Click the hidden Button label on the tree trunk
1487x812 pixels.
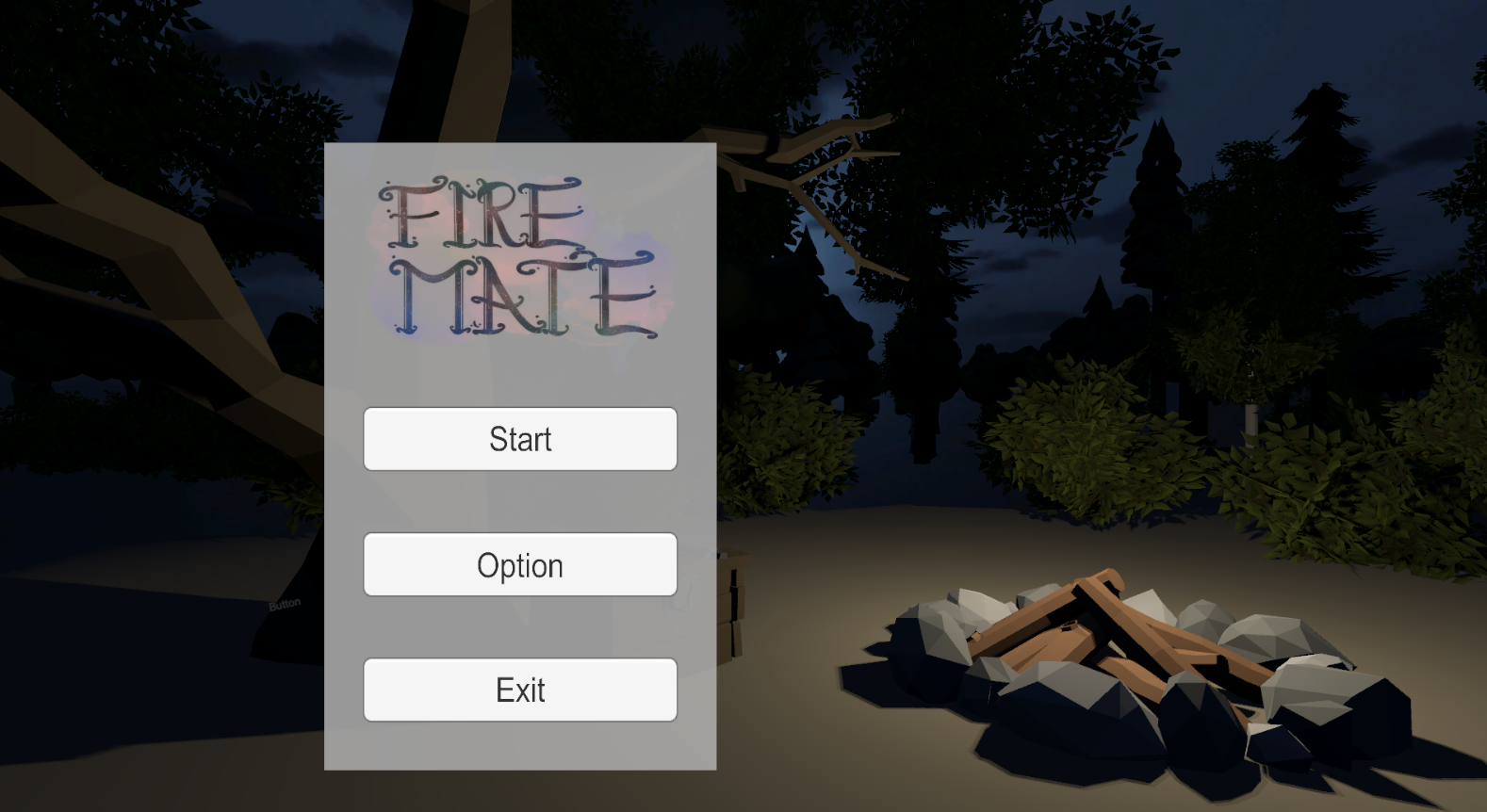284,603
